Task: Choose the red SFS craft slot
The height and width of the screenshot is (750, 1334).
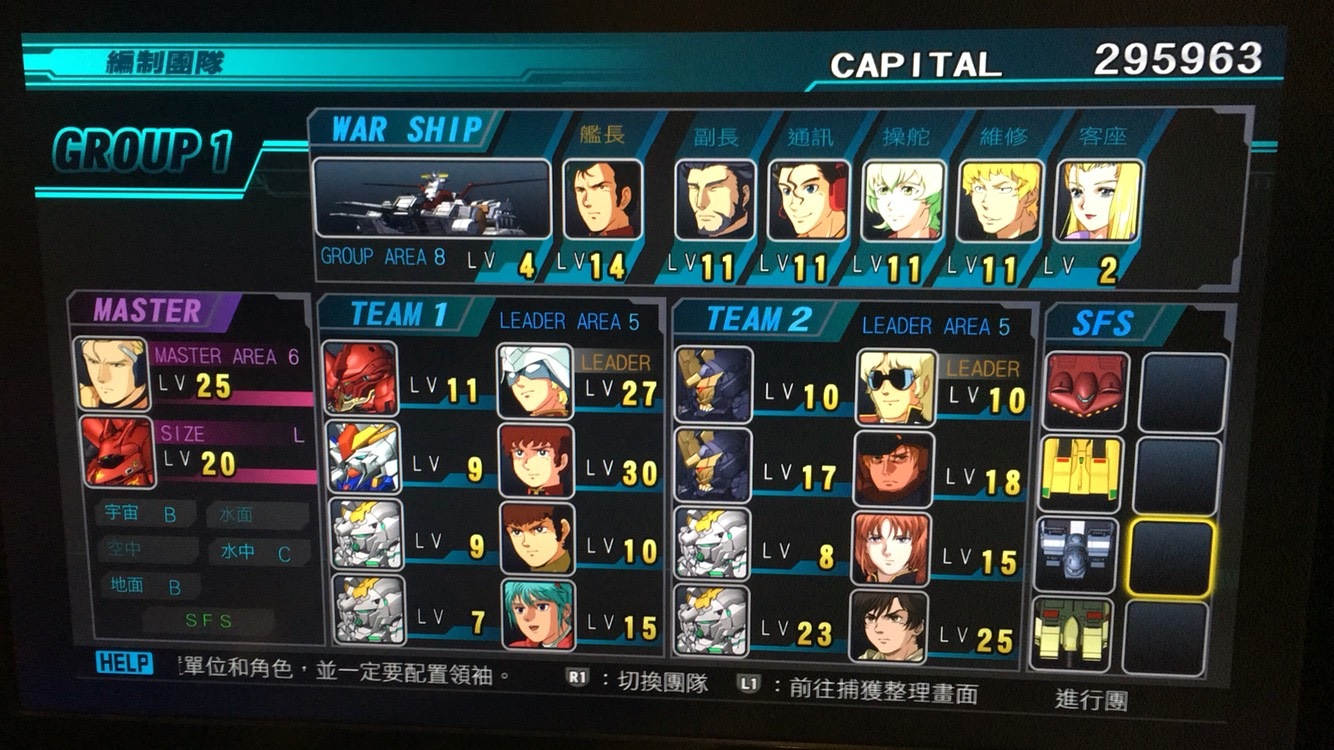Action: coord(1086,391)
